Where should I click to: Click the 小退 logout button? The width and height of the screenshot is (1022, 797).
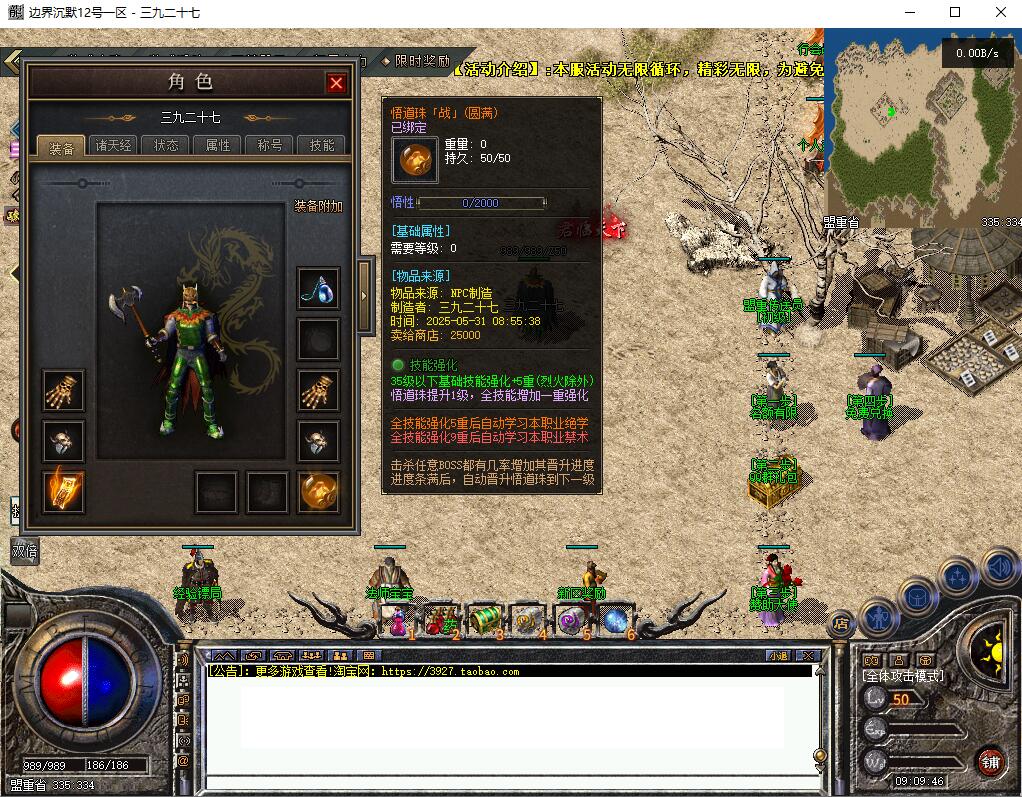tap(779, 656)
